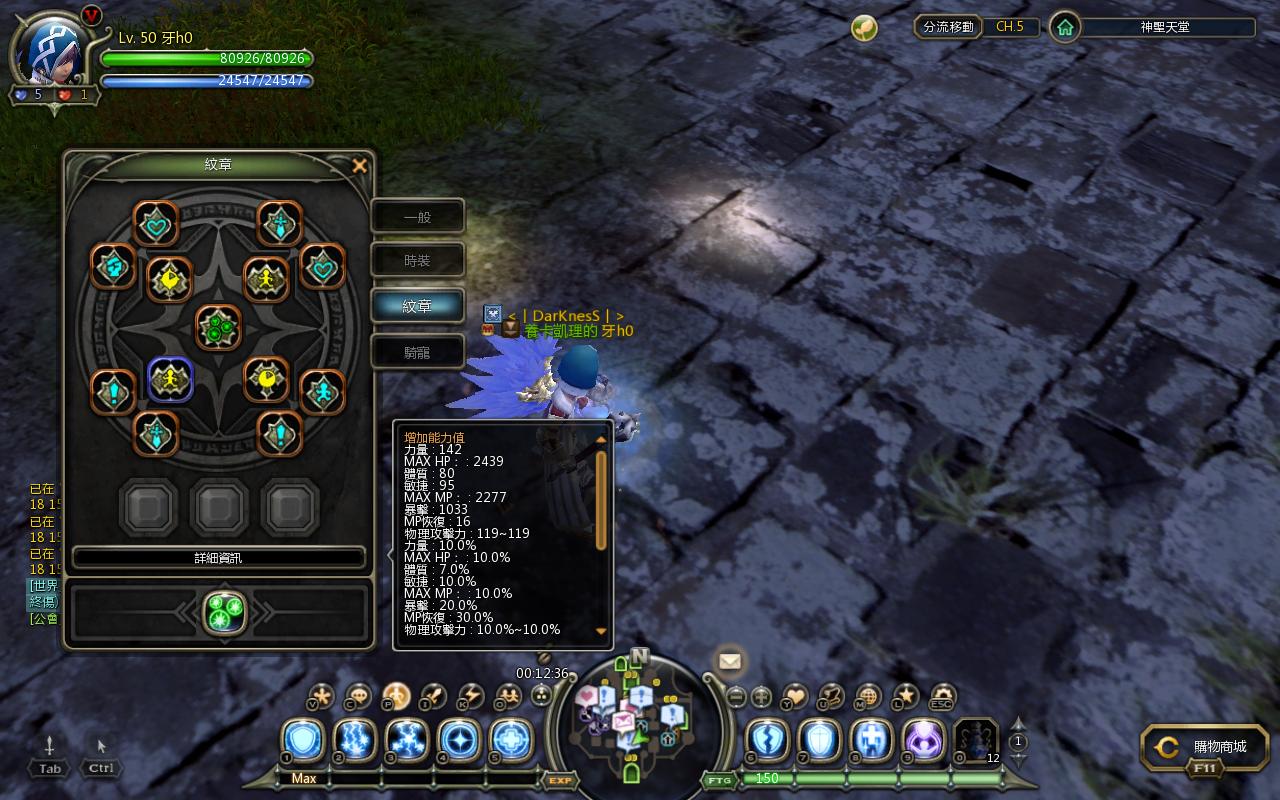The height and width of the screenshot is (800, 1280).
Task: Switch to the 一般 tab
Action: (x=417, y=217)
